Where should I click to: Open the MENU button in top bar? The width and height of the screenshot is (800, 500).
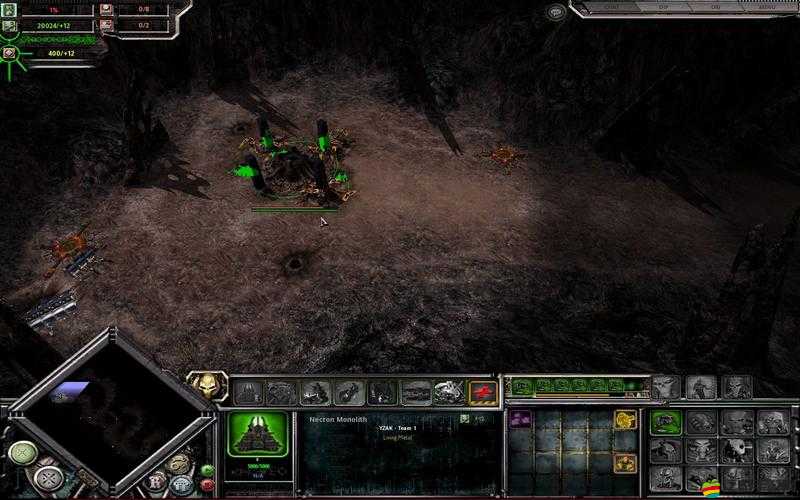(768, 8)
